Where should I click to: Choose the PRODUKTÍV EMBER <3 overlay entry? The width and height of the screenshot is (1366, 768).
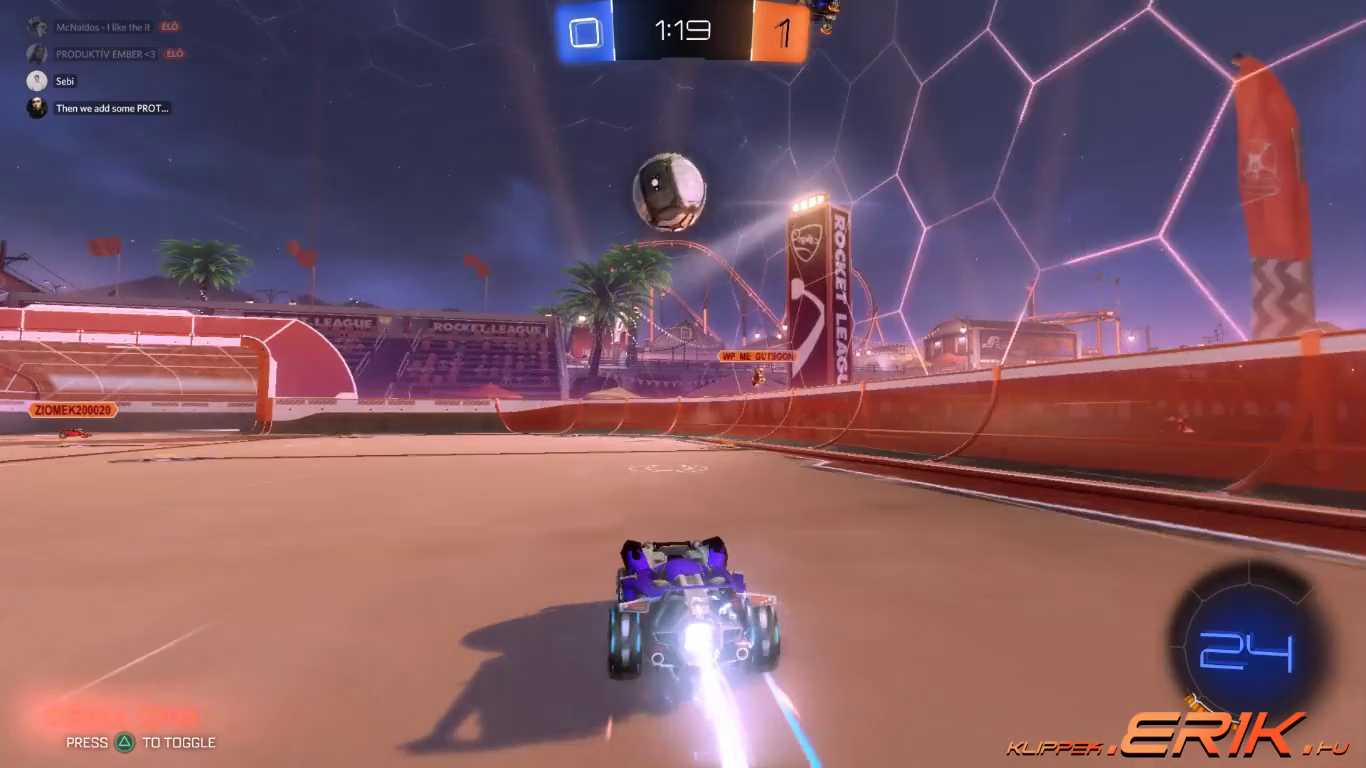[x=106, y=54]
